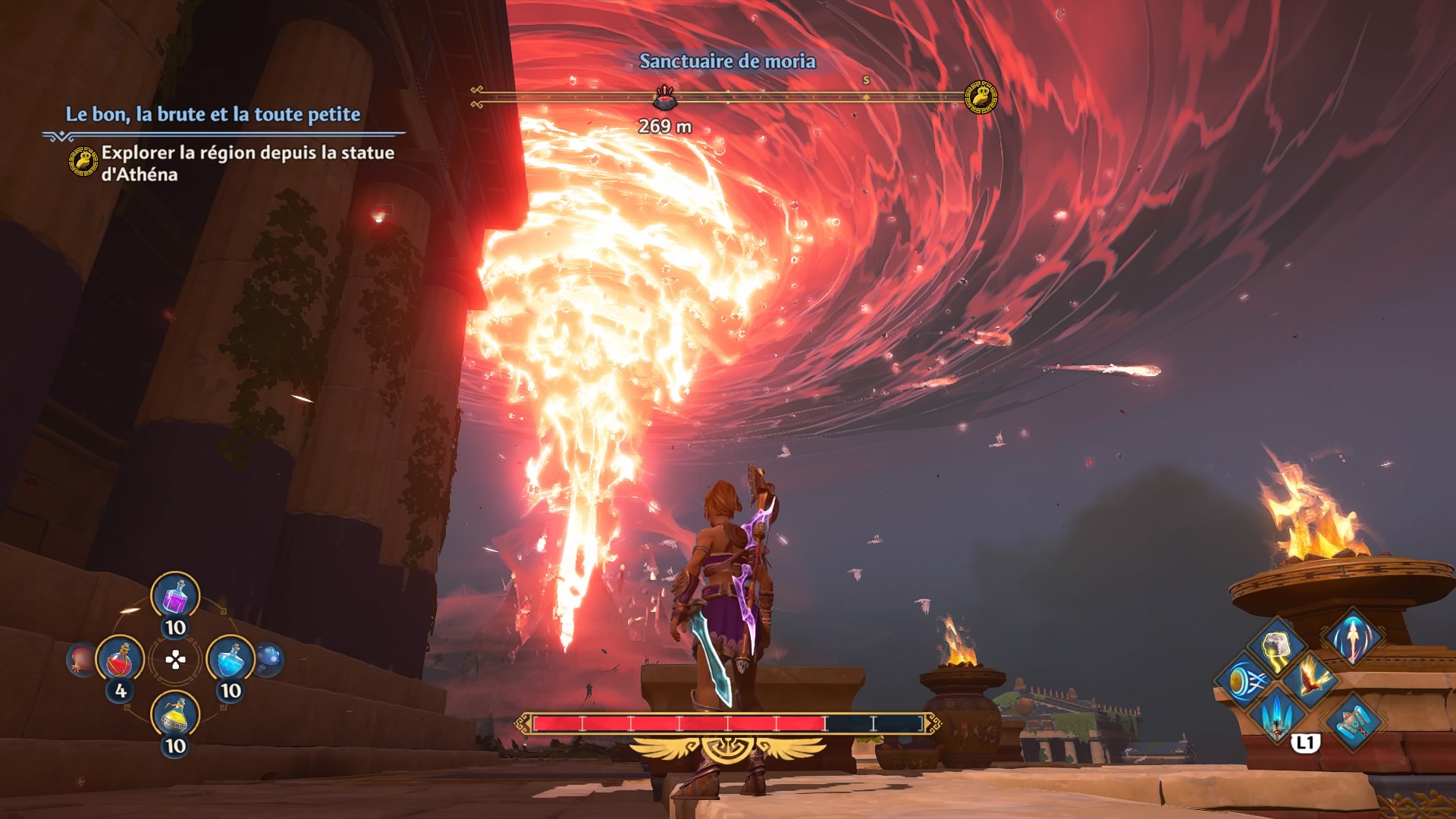This screenshot has height=819, width=1456.
Task: Trigger the blue hammer ability
Action: click(x=1353, y=722)
